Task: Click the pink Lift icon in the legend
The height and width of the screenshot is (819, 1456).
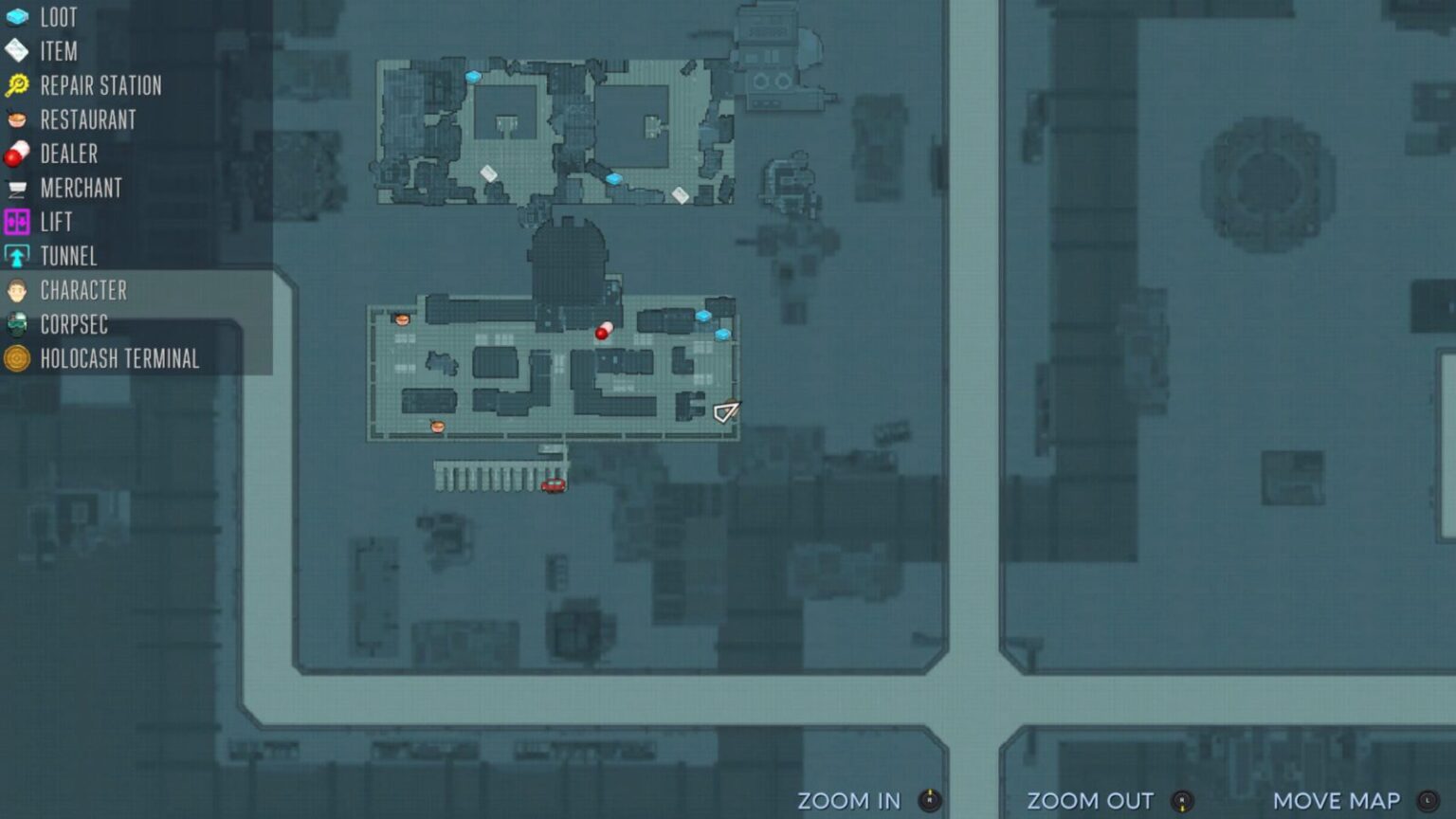Action: (x=16, y=222)
